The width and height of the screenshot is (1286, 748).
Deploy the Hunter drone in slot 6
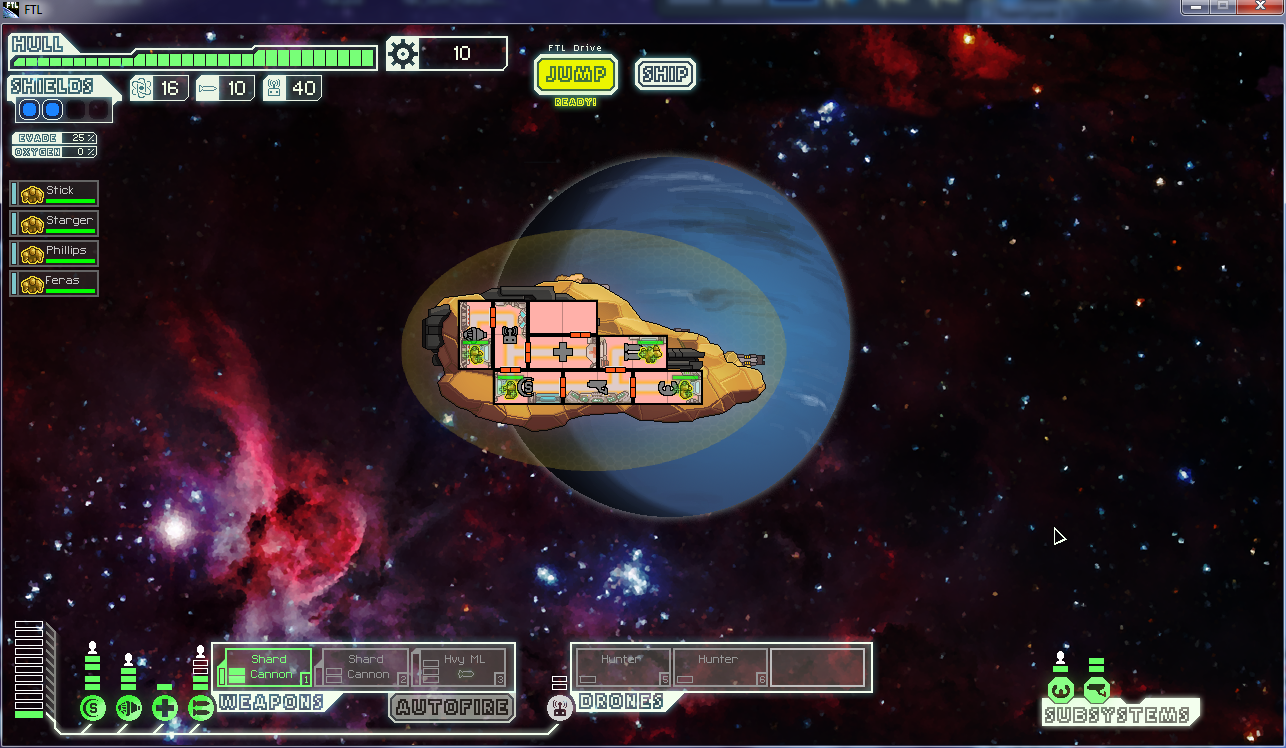(x=720, y=668)
